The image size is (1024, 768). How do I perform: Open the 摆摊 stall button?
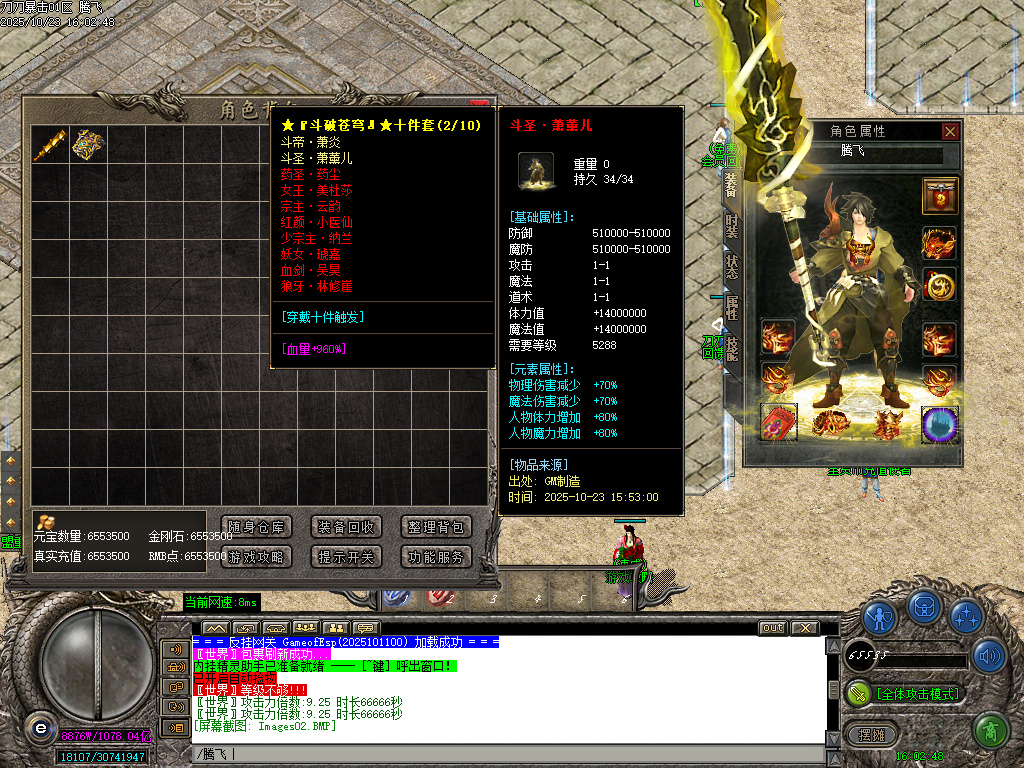(866, 734)
